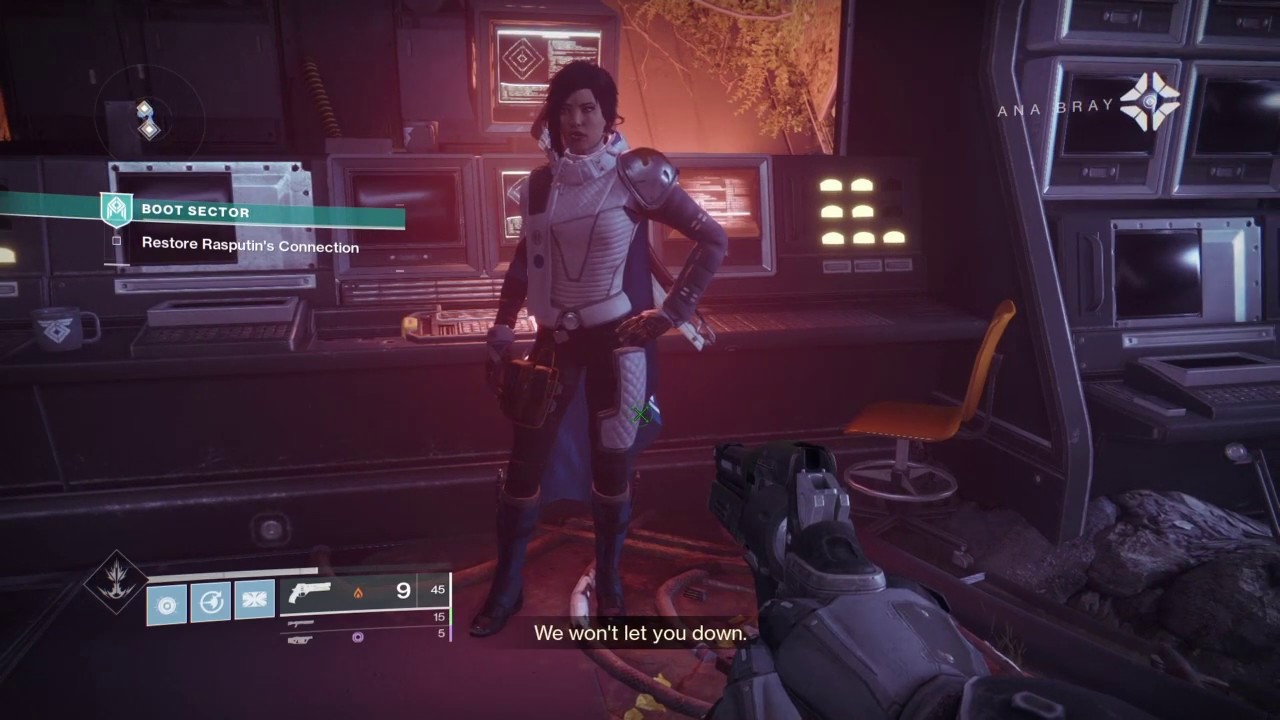The width and height of the screenshot is (1280, 720).
Task: Trigger the barricade class ability icon
Action: click(x=254, y=601)
